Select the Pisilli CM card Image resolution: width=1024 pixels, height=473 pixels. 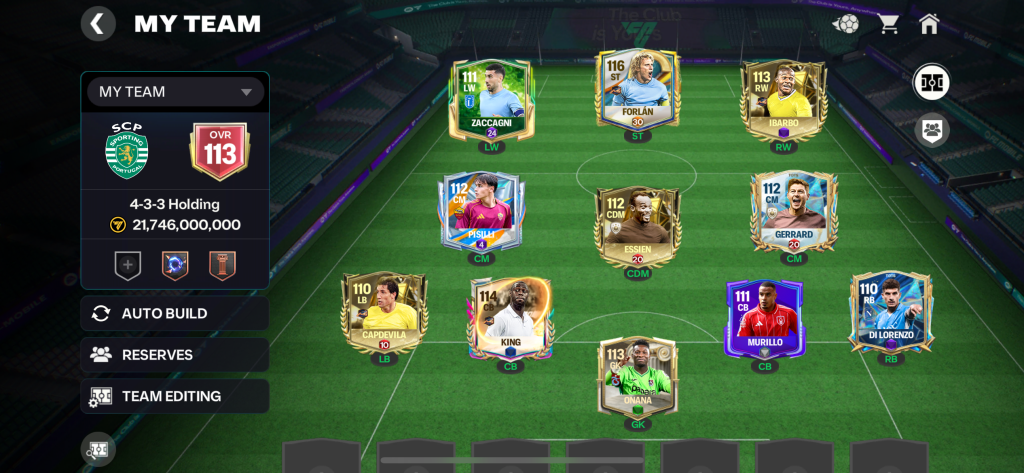pos(481,212)
